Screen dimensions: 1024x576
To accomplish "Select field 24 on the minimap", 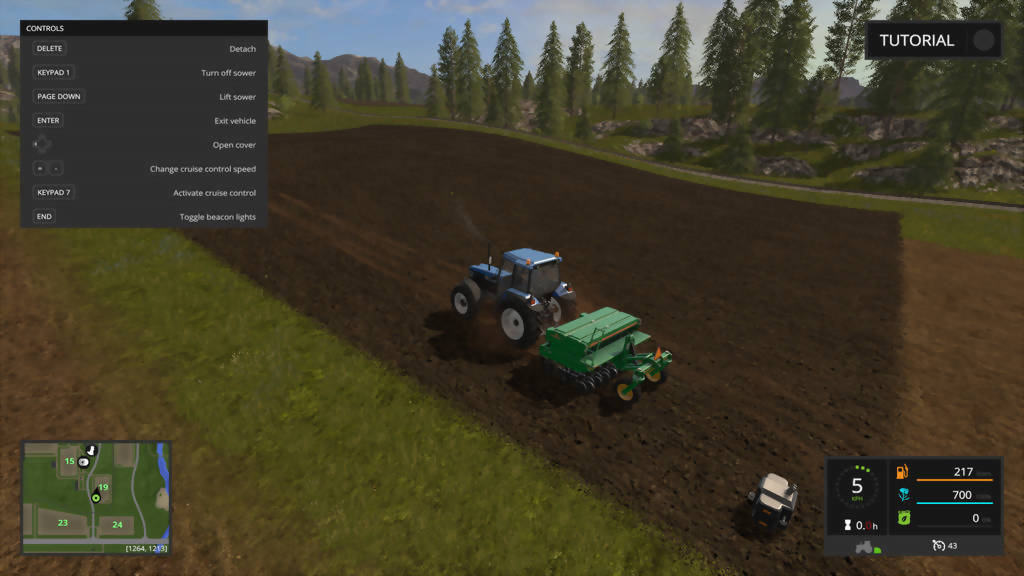I will point(117,524).
